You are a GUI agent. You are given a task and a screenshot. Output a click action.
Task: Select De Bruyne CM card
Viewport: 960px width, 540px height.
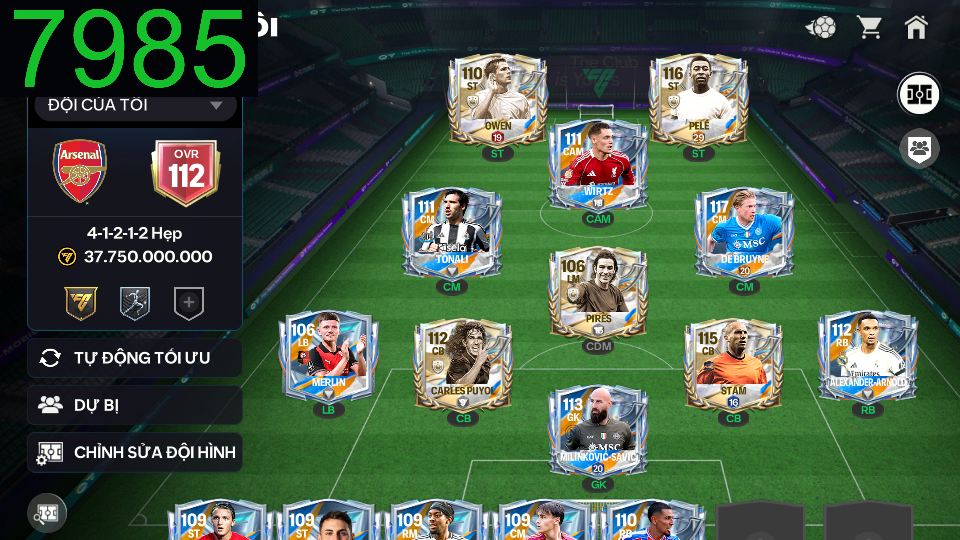745,234
